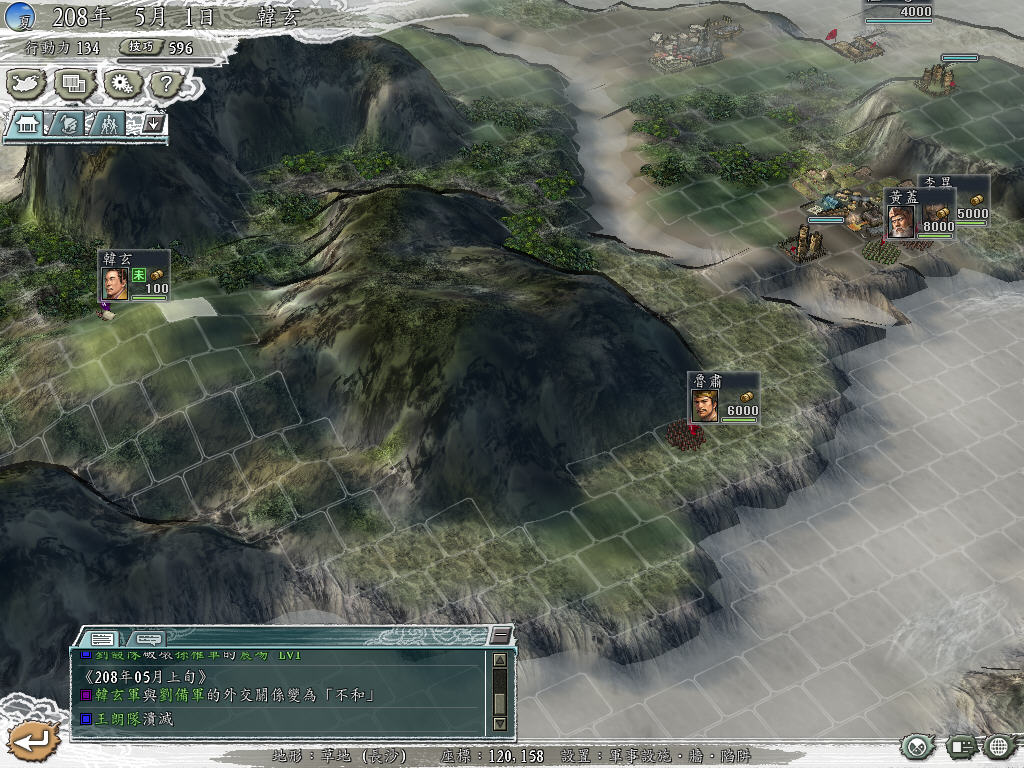Image resolution: width=1024 pixels, height=768 pixels.
Task: Switch to the speech bubble log tab
Action: (148, 638)
